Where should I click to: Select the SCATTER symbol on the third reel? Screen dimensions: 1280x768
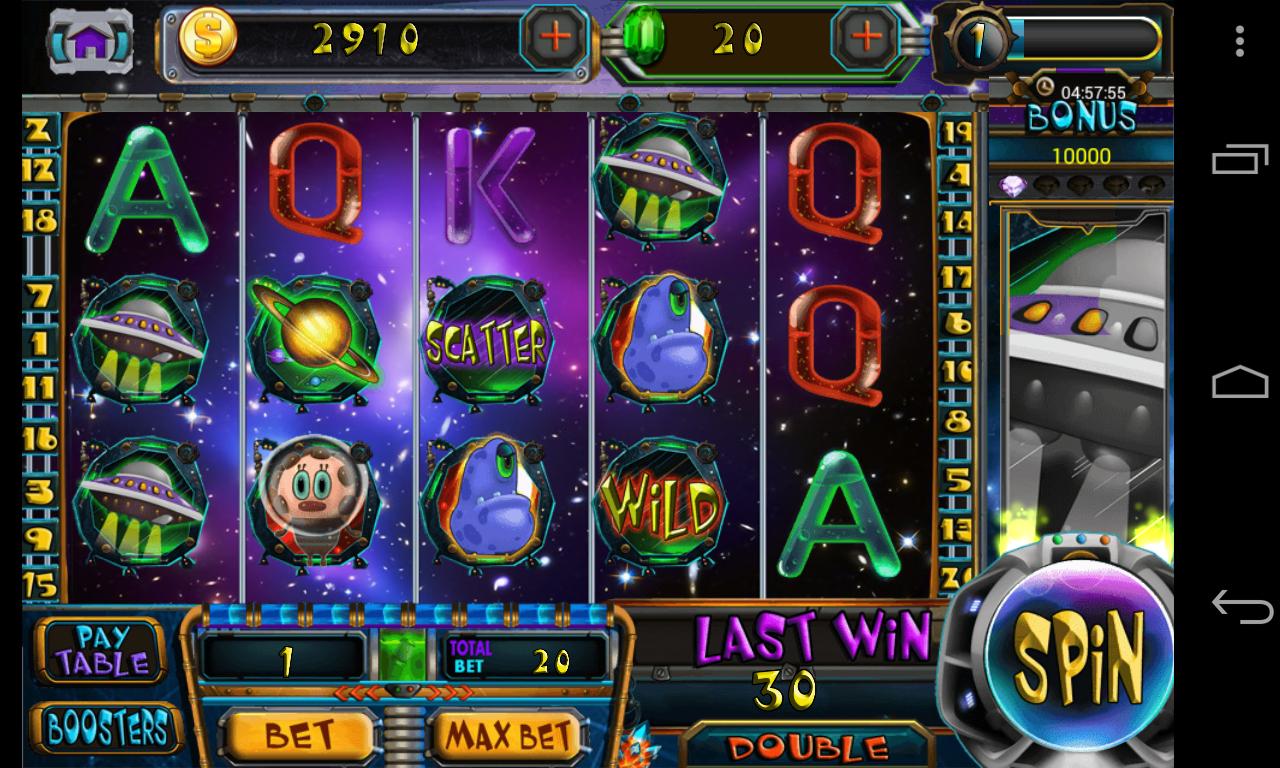pyautogui.click(x=485, y=341)
